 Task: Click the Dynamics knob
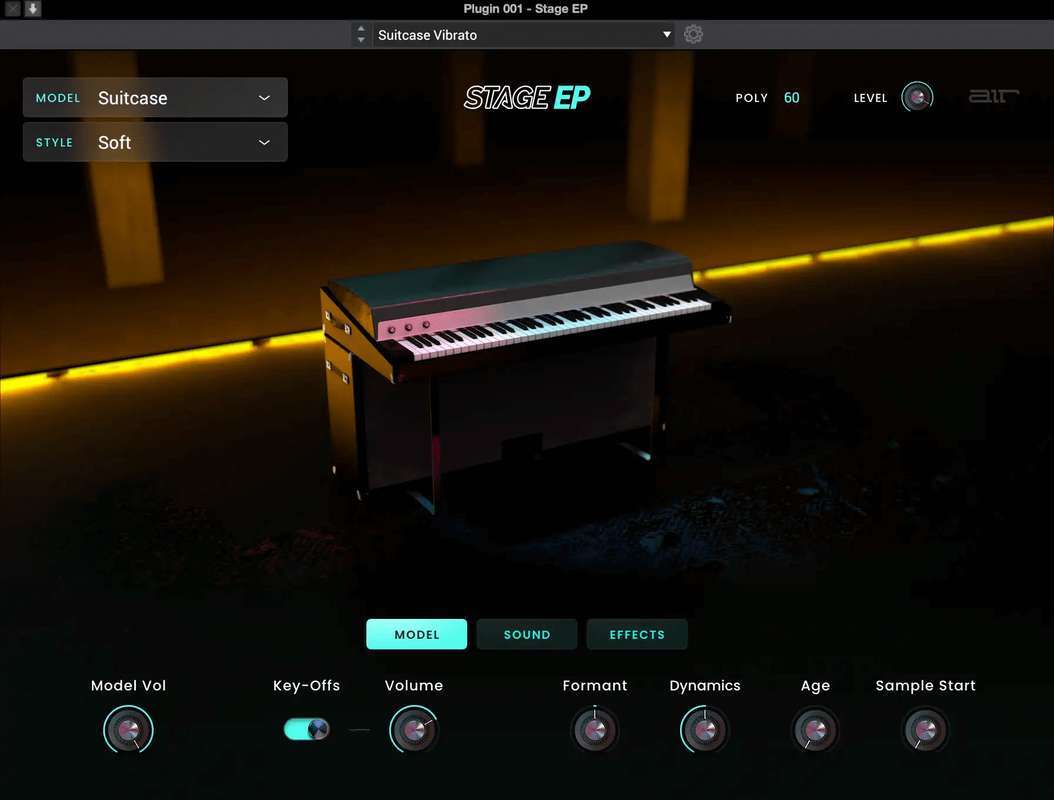click(705, 730)
